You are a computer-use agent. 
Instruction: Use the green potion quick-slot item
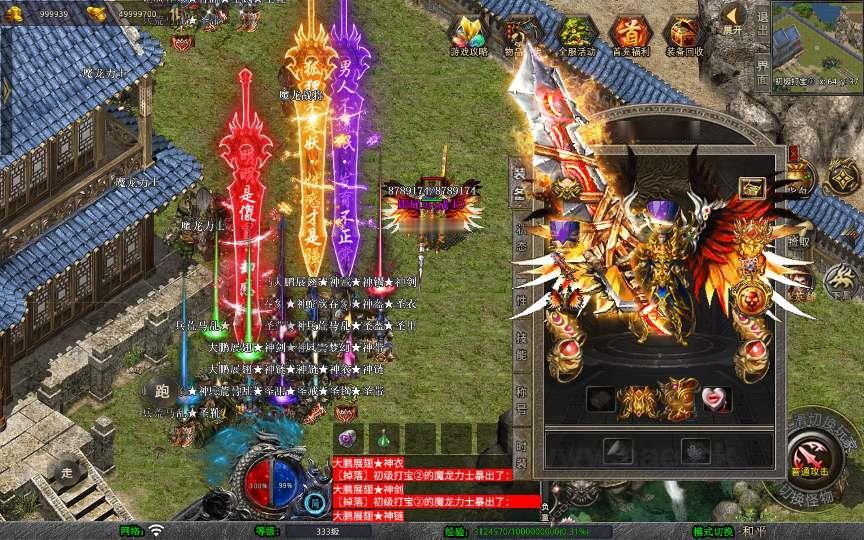(385, 438)
